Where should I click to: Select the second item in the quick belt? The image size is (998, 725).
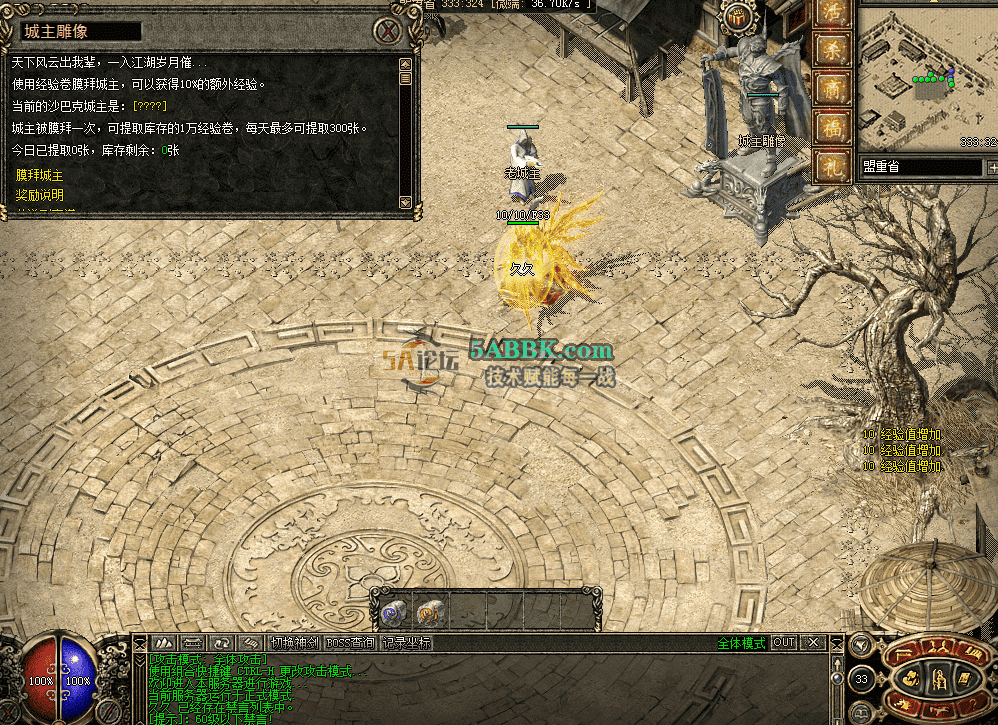[430, 611]
